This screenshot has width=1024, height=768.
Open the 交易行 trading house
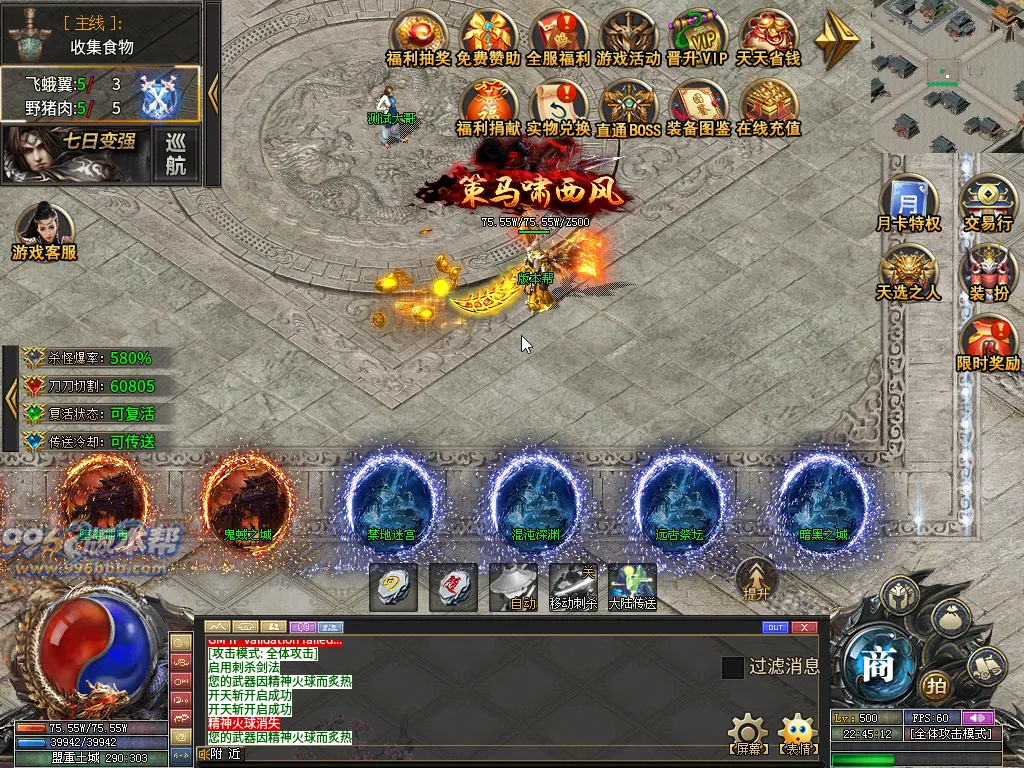[x=988, y=200]
